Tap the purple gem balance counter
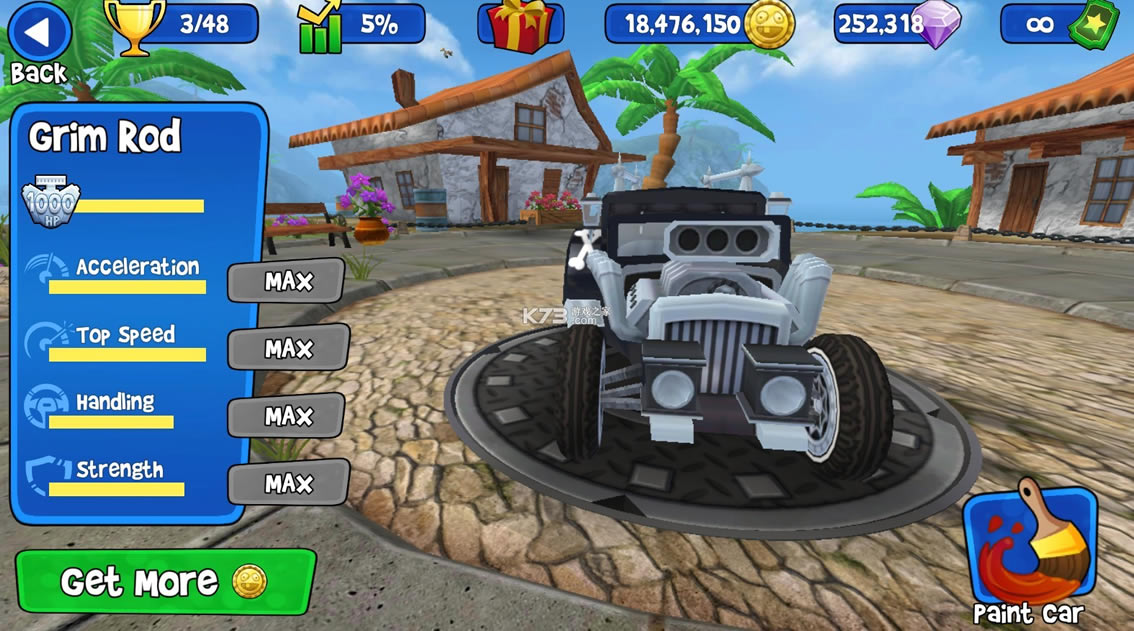 897,25
